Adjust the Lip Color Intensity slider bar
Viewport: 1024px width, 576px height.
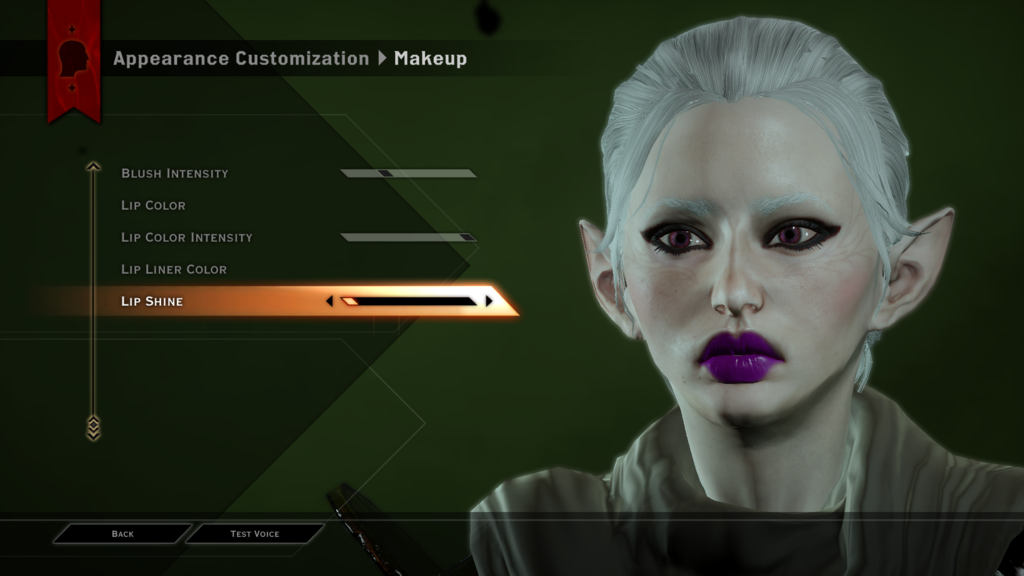tap(408, 237)
